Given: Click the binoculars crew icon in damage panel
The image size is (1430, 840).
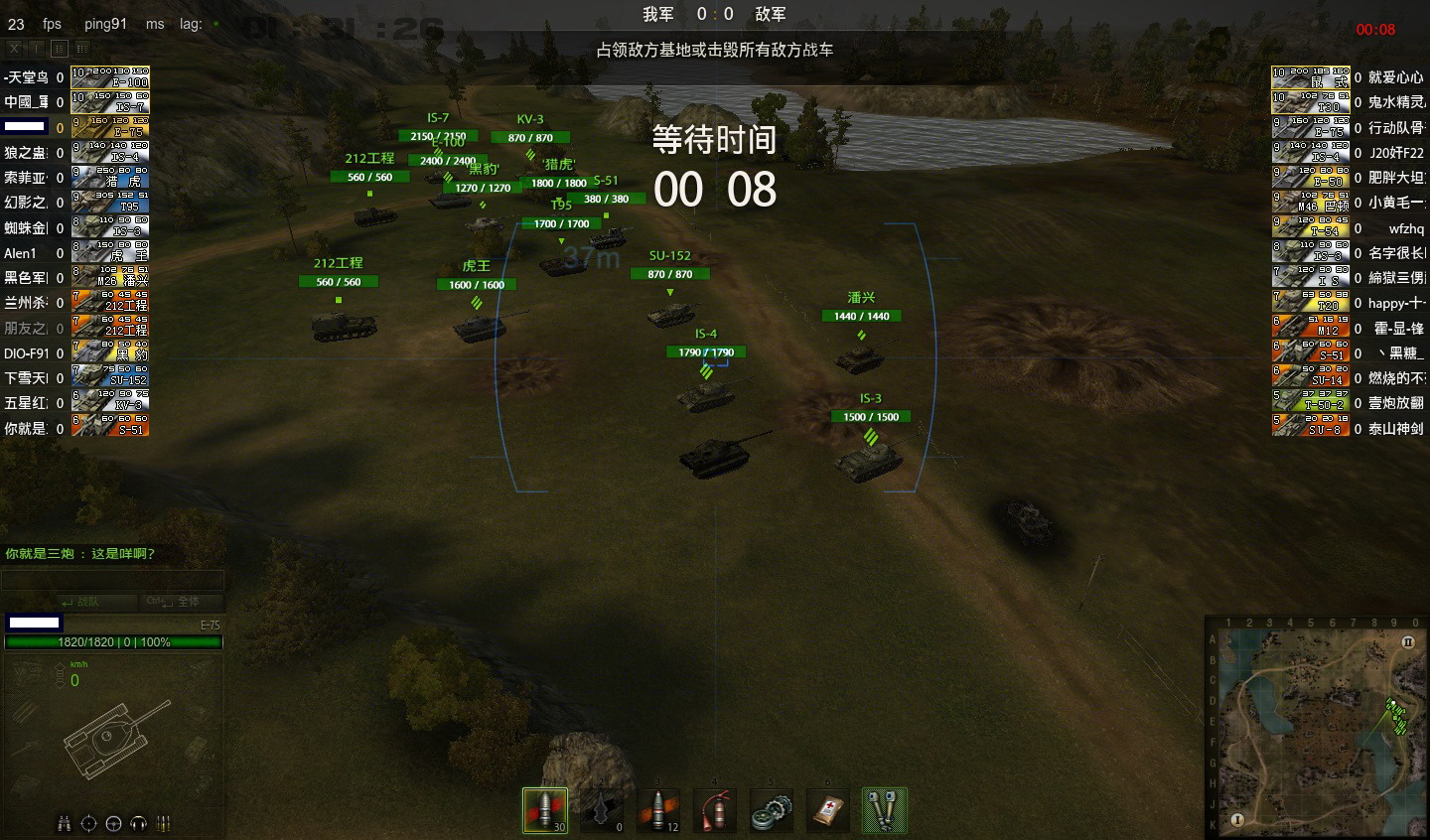Looking at the screenshot, I should (65, 823).
